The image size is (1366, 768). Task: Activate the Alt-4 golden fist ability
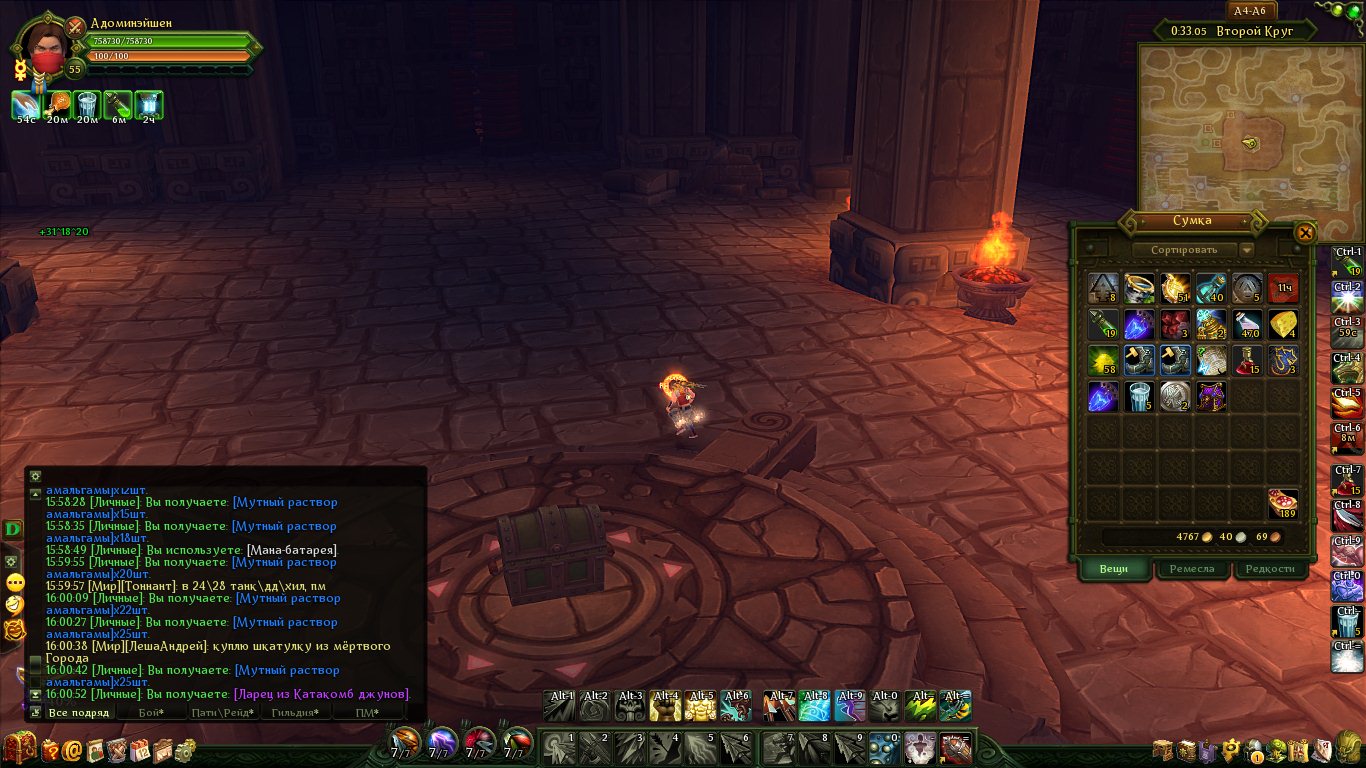point(665,706)
